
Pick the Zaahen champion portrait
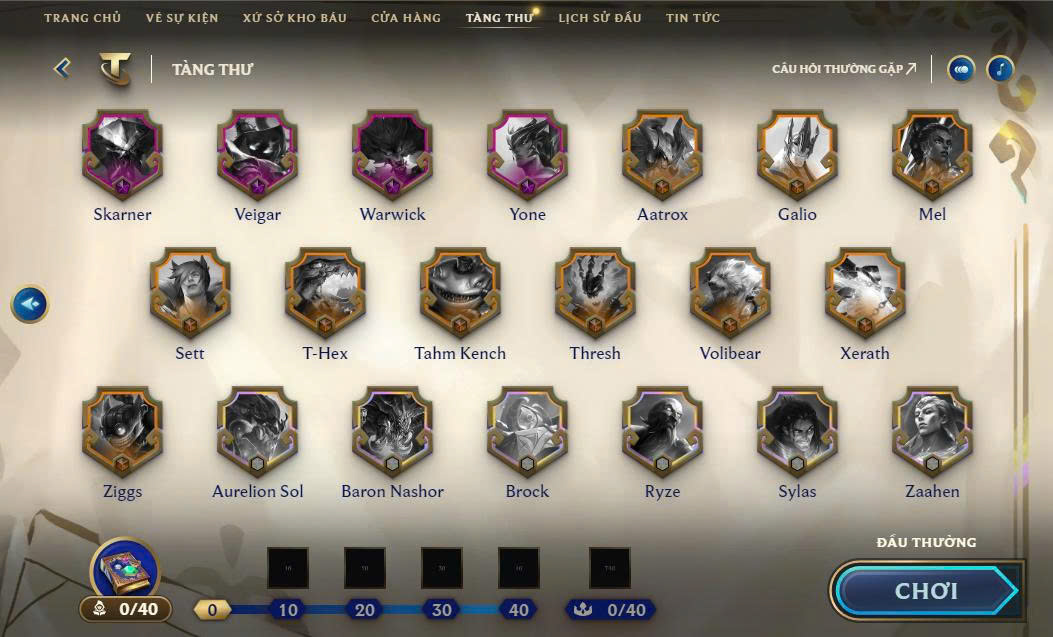(x=932, y=432)
